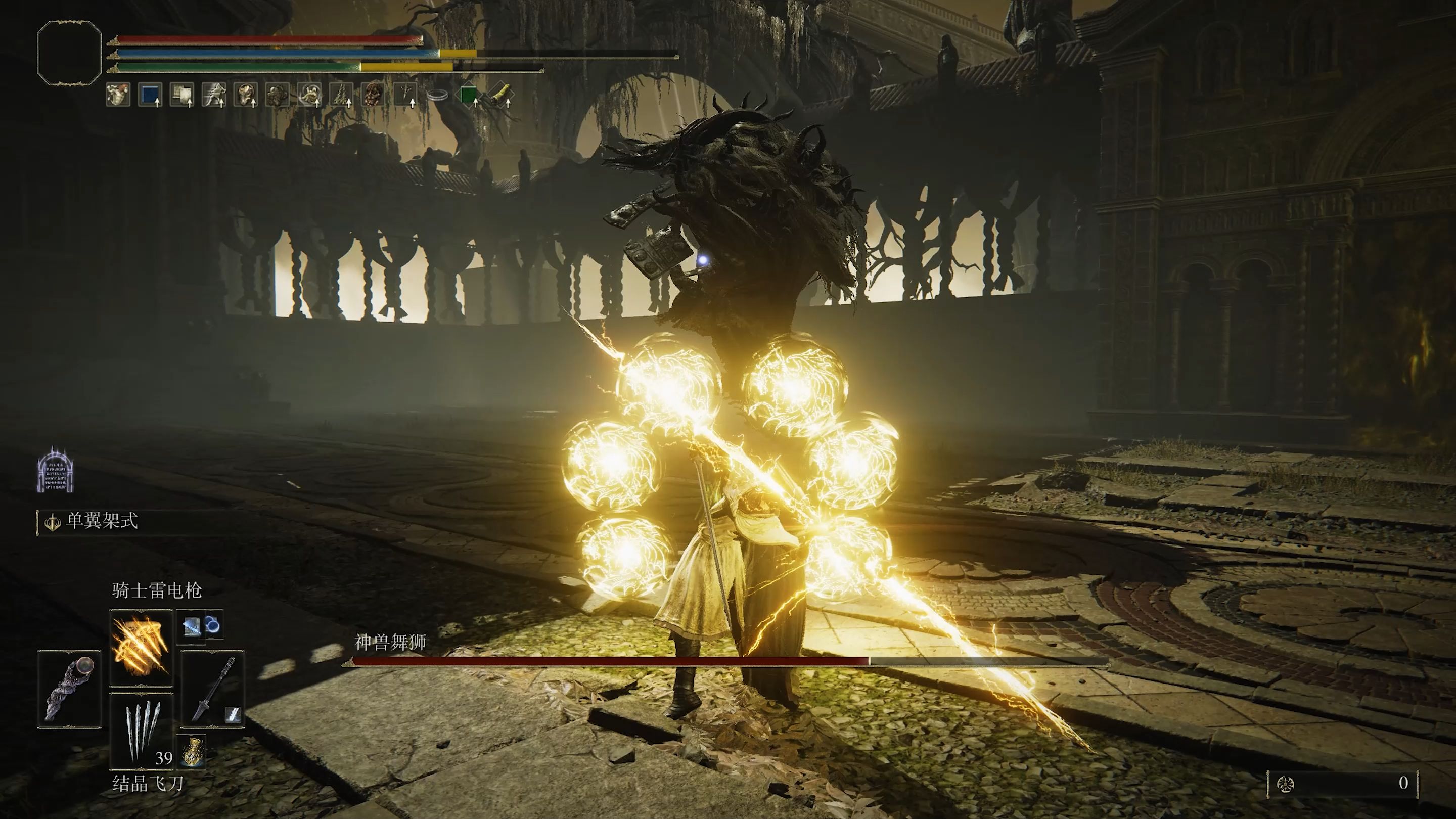This screenshot has width=1456, height=819.
Task: Click the twin trees buff icon
Action: tap(341, 95)
